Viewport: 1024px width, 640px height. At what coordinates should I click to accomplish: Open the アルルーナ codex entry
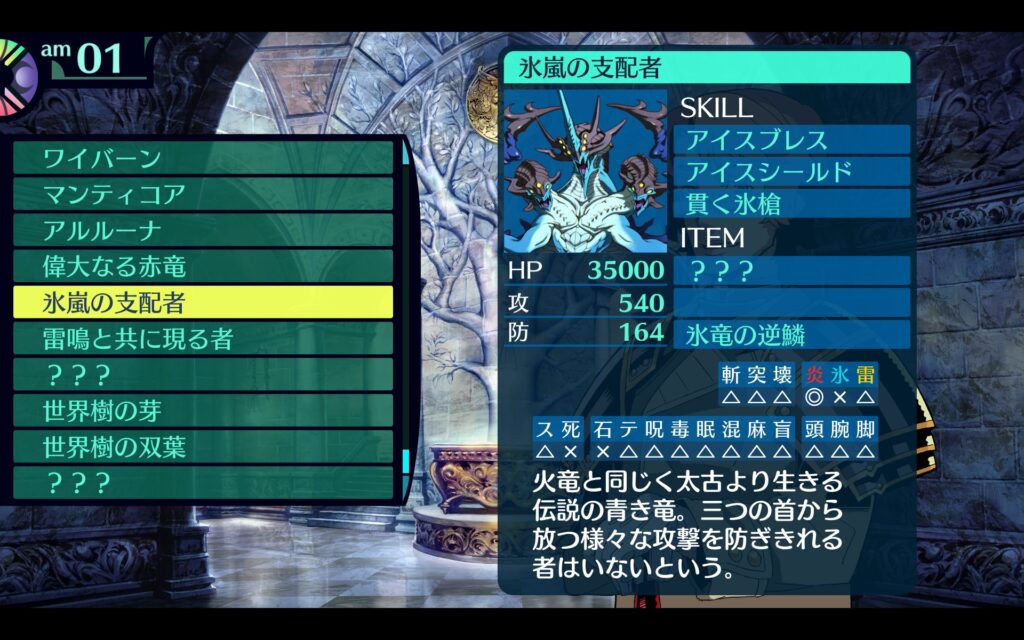pyautogui.click(x=203, y=230)
